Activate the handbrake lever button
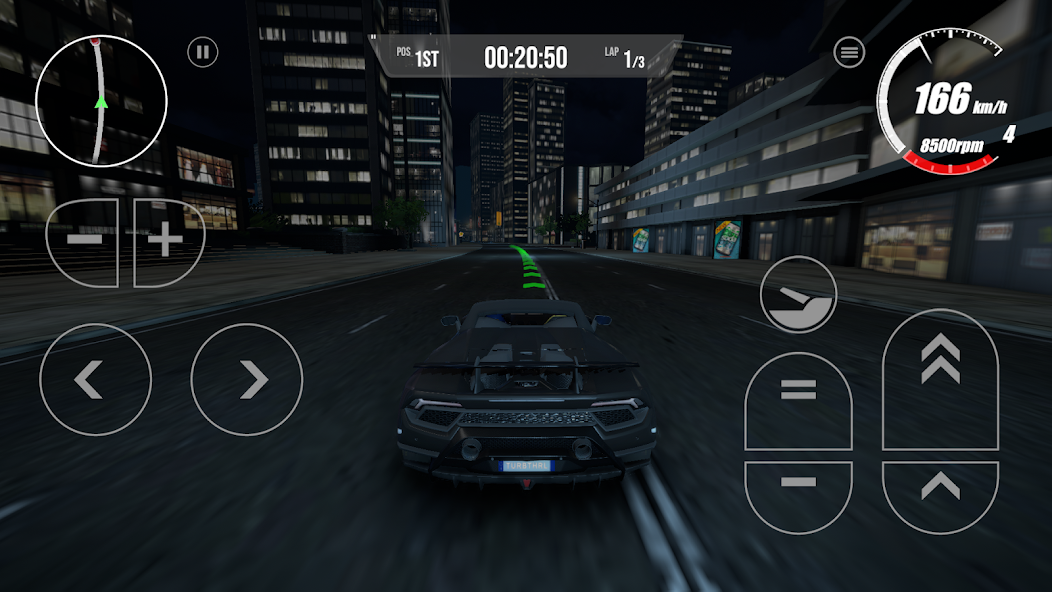Image resolution: width=1052 pixels, height=592 pixels. tap(798, 294)
